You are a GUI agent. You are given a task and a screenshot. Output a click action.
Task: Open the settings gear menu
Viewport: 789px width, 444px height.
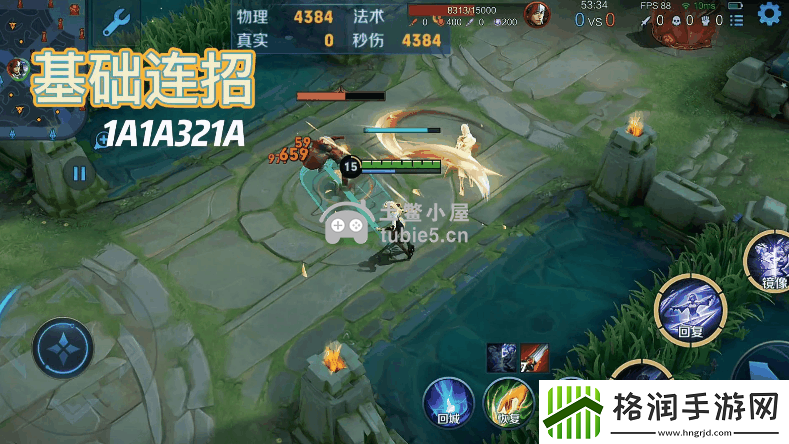(769, 14)
